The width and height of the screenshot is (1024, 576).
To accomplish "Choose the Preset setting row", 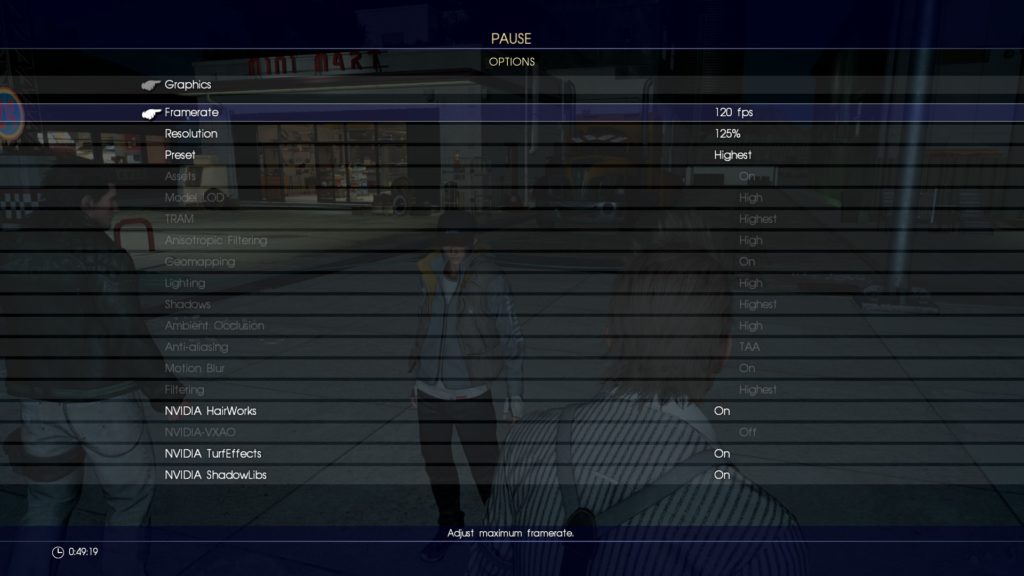I will 180,155.
